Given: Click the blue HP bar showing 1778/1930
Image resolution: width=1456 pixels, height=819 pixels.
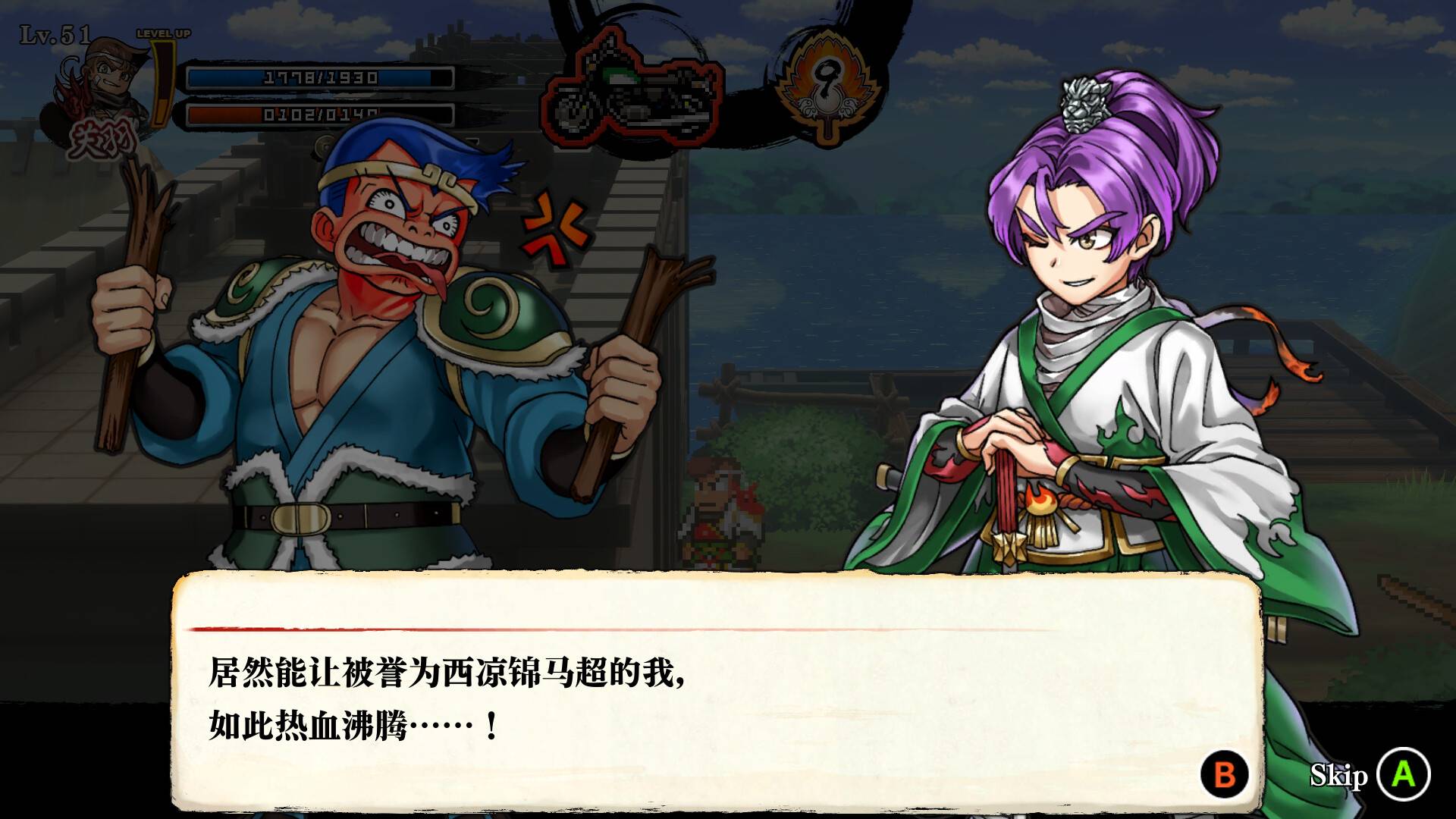Looking at the screenshot, I should (x=318, y=76).
